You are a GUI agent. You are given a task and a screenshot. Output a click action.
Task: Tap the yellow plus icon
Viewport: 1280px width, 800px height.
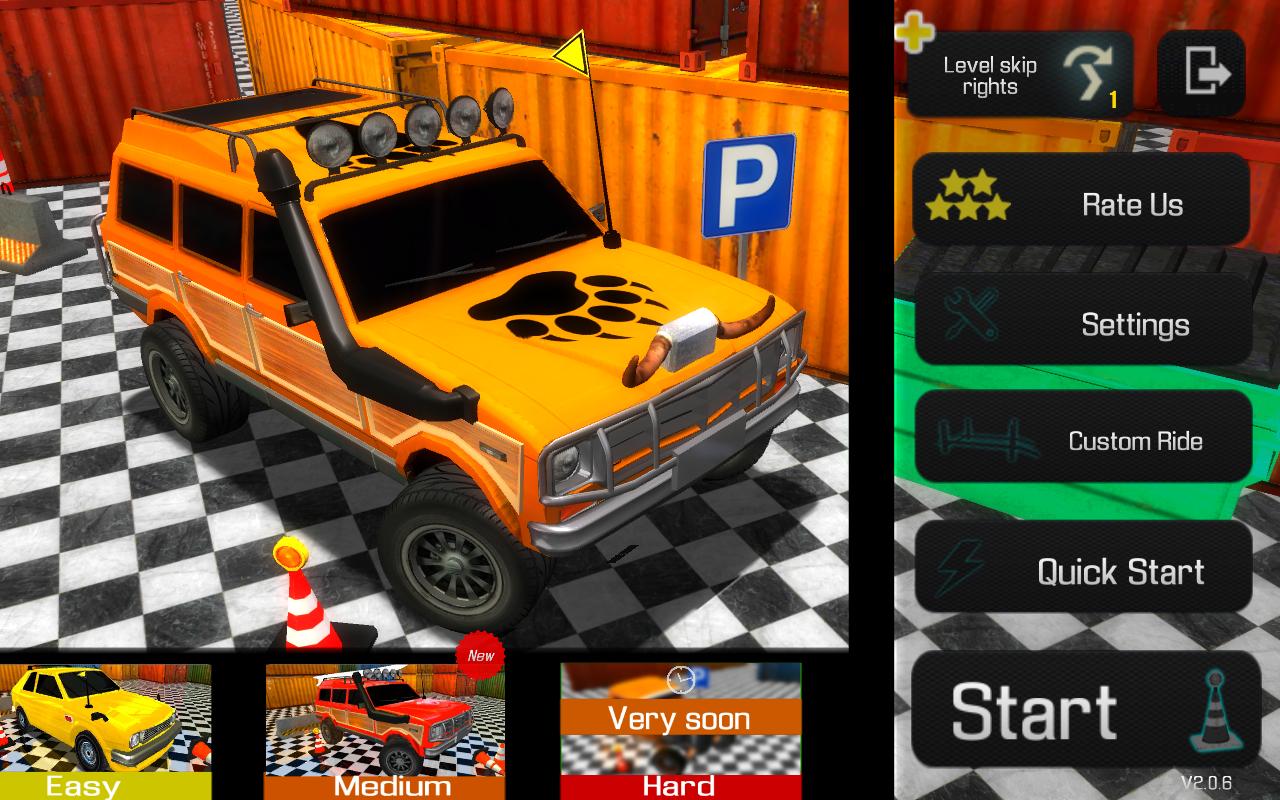point(913,34)
